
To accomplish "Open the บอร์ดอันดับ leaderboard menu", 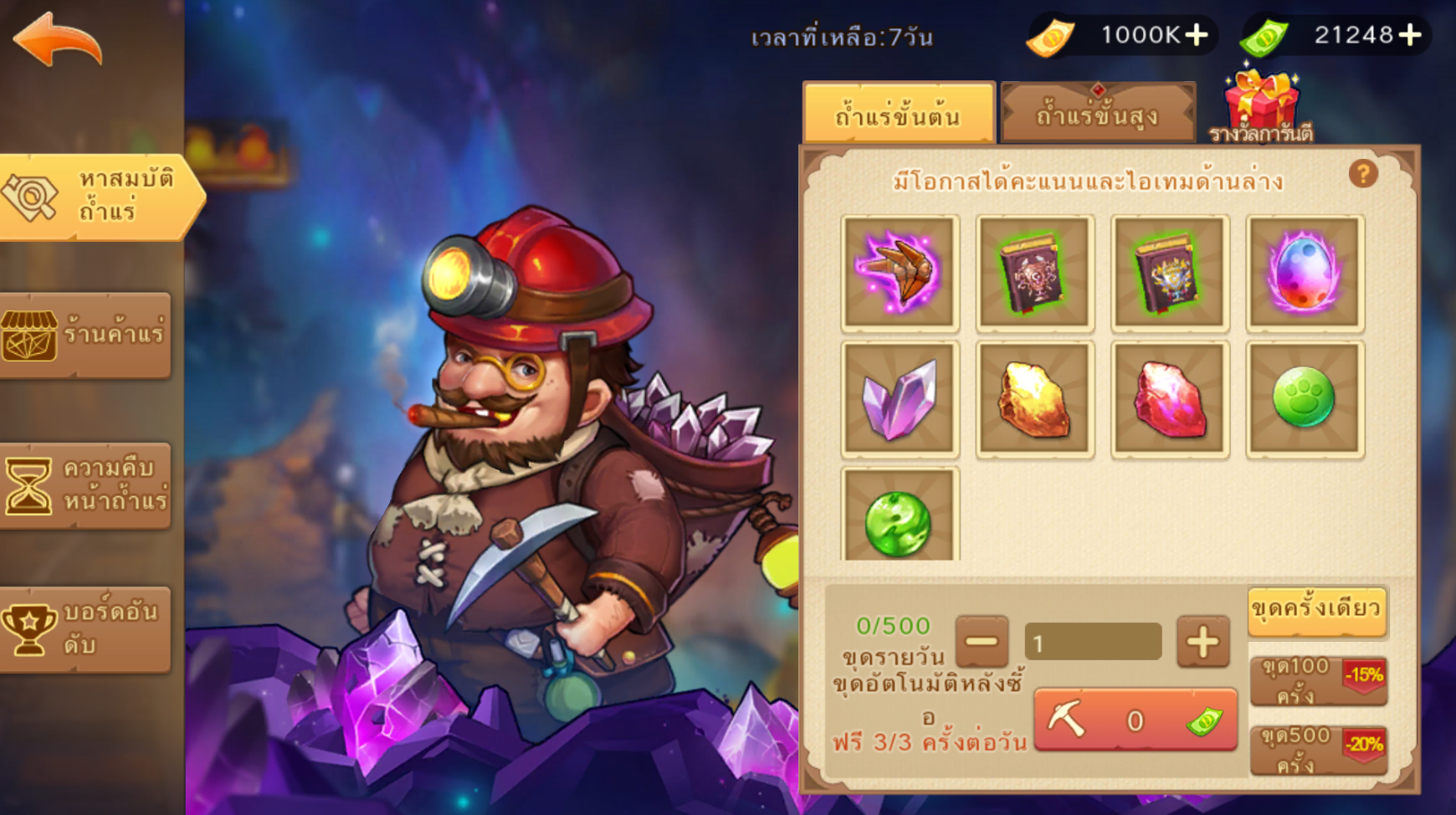I will (x=85, y=629).
